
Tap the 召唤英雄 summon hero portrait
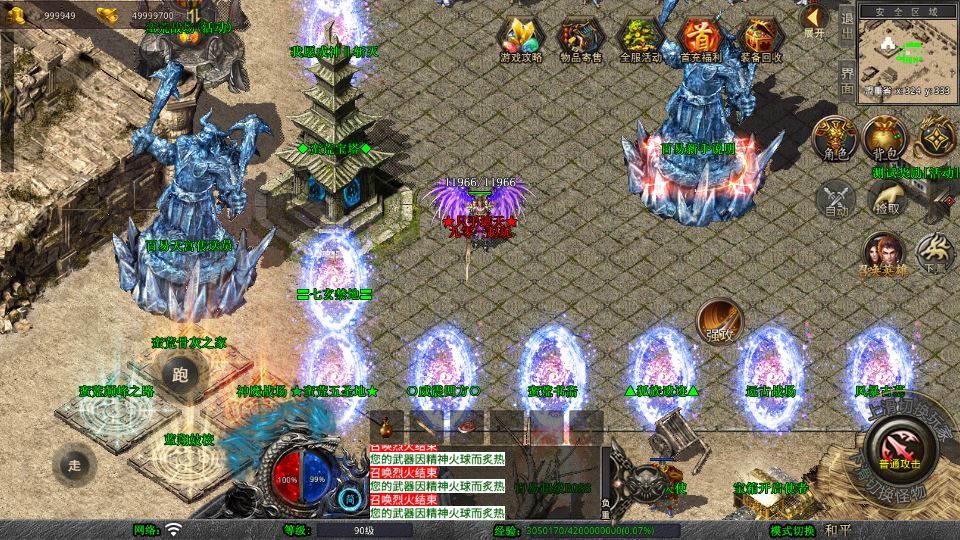coord(884,254)
